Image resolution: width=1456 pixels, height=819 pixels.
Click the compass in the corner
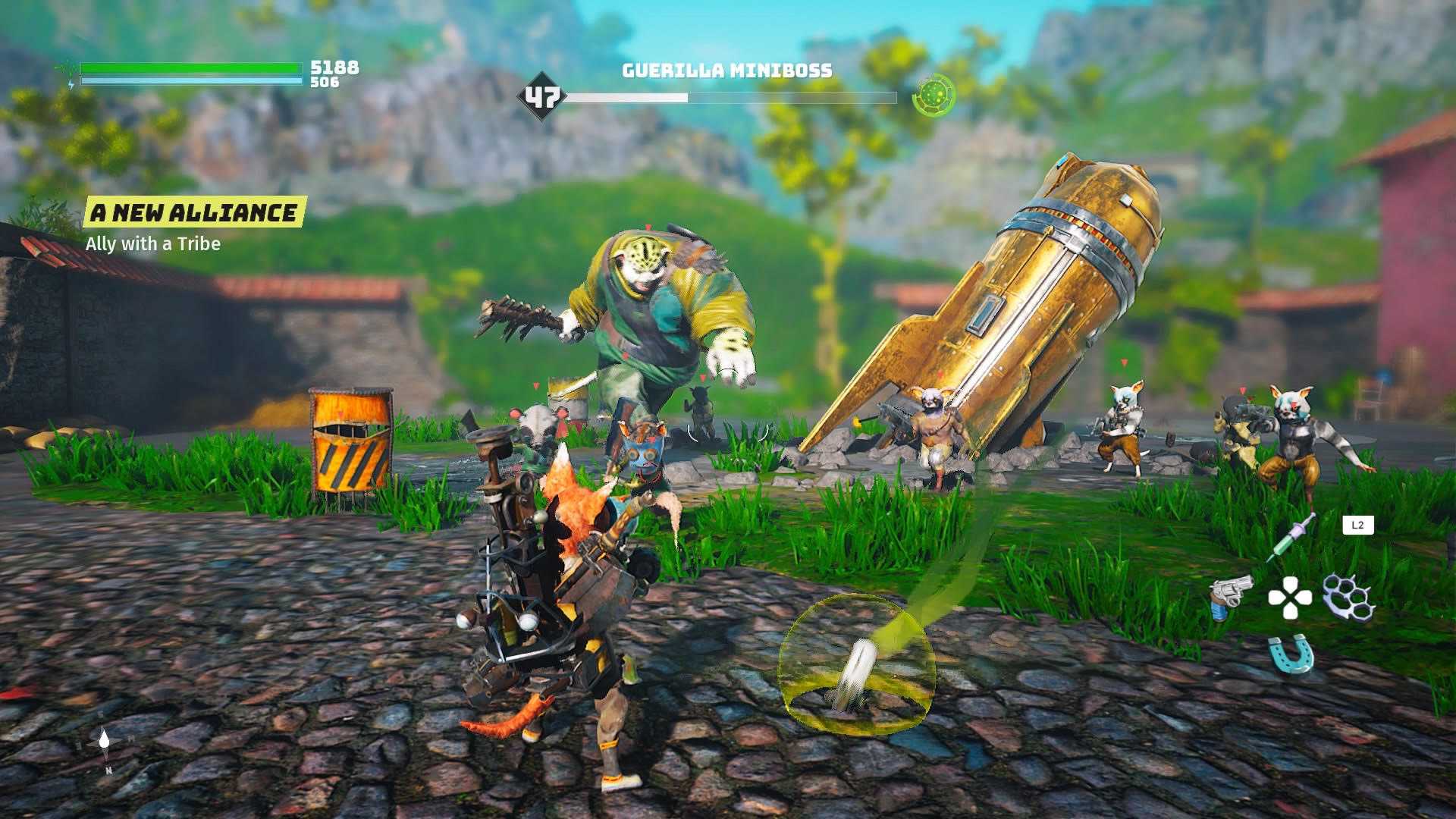[105, 742]
